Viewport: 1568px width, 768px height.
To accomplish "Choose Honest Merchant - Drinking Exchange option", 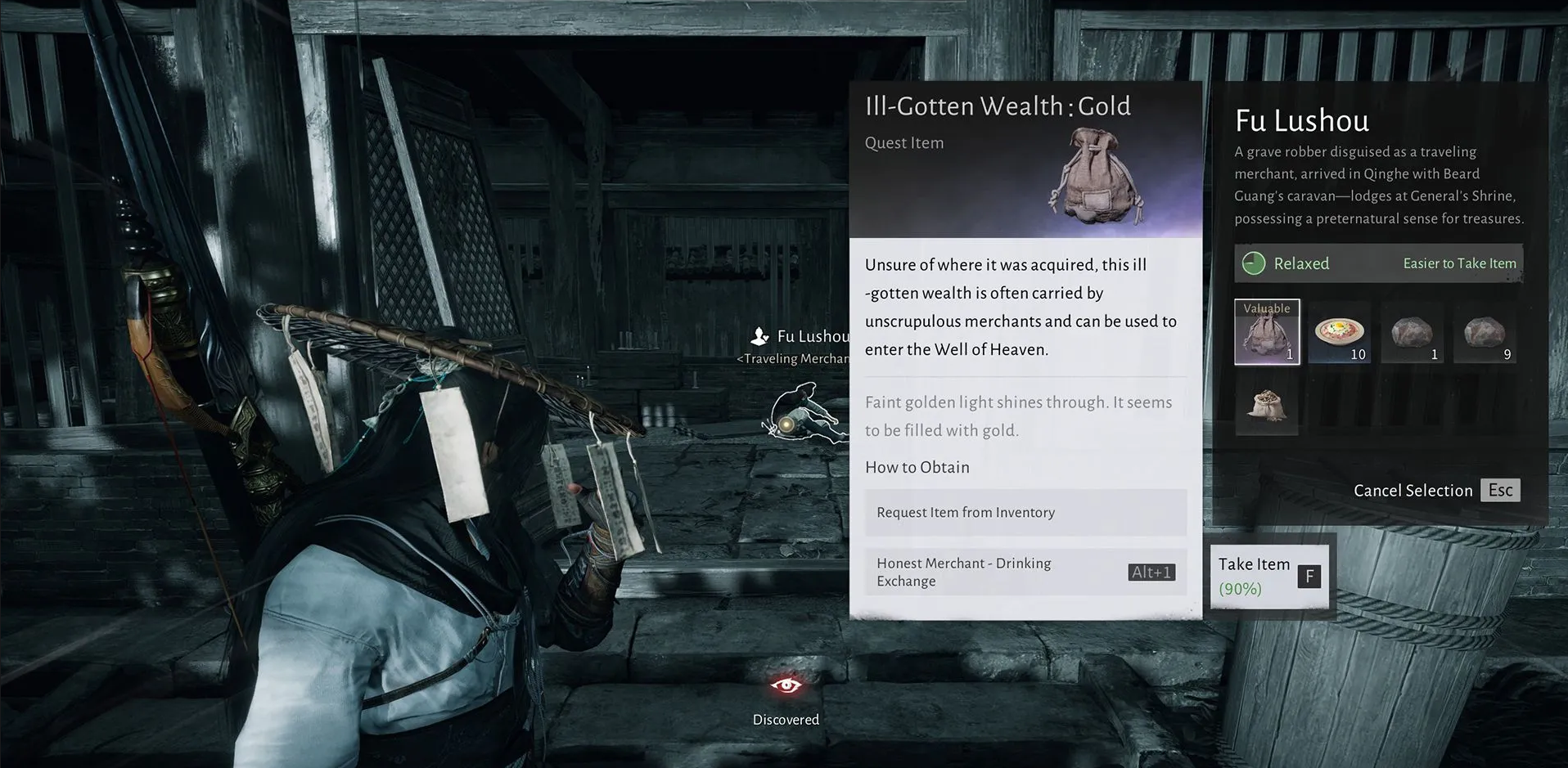I will (x=1025, y=573).
